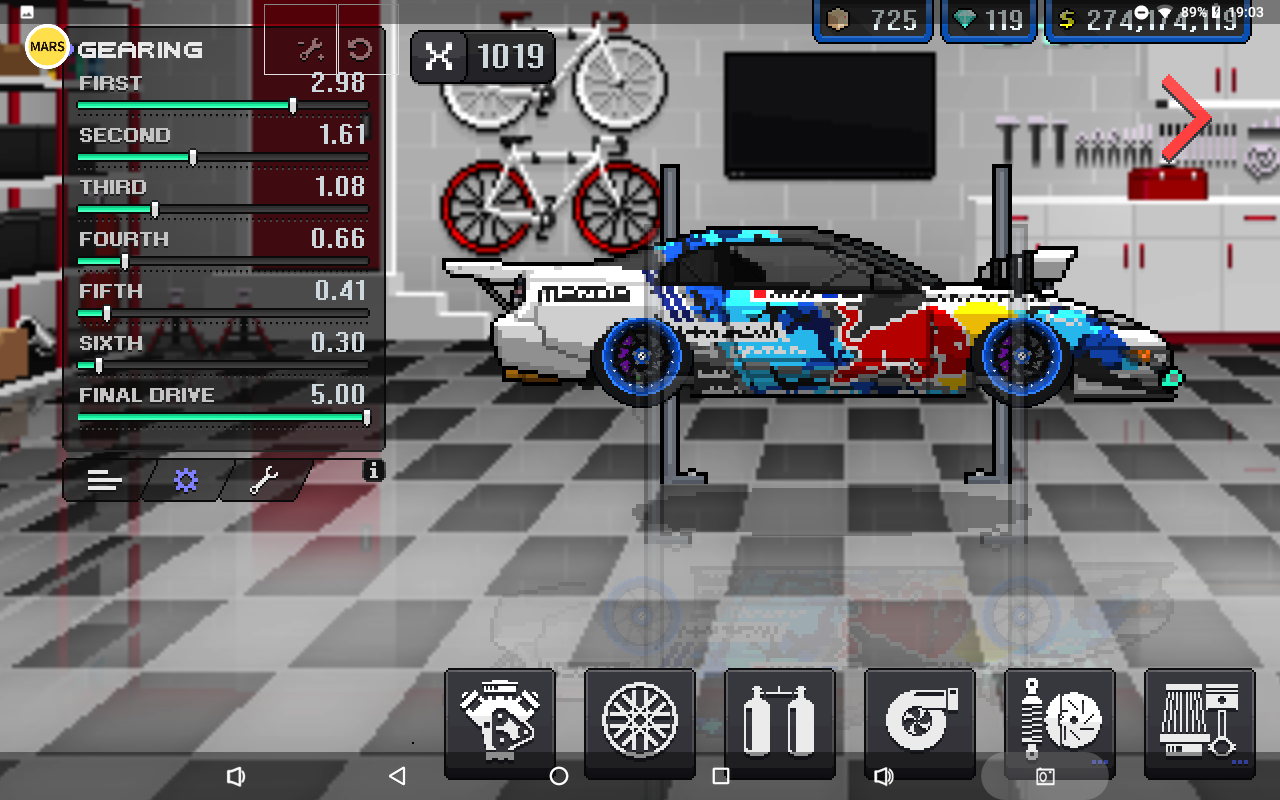Open the engine upgrades
The image size is (1280, 800).
(500, 720)
